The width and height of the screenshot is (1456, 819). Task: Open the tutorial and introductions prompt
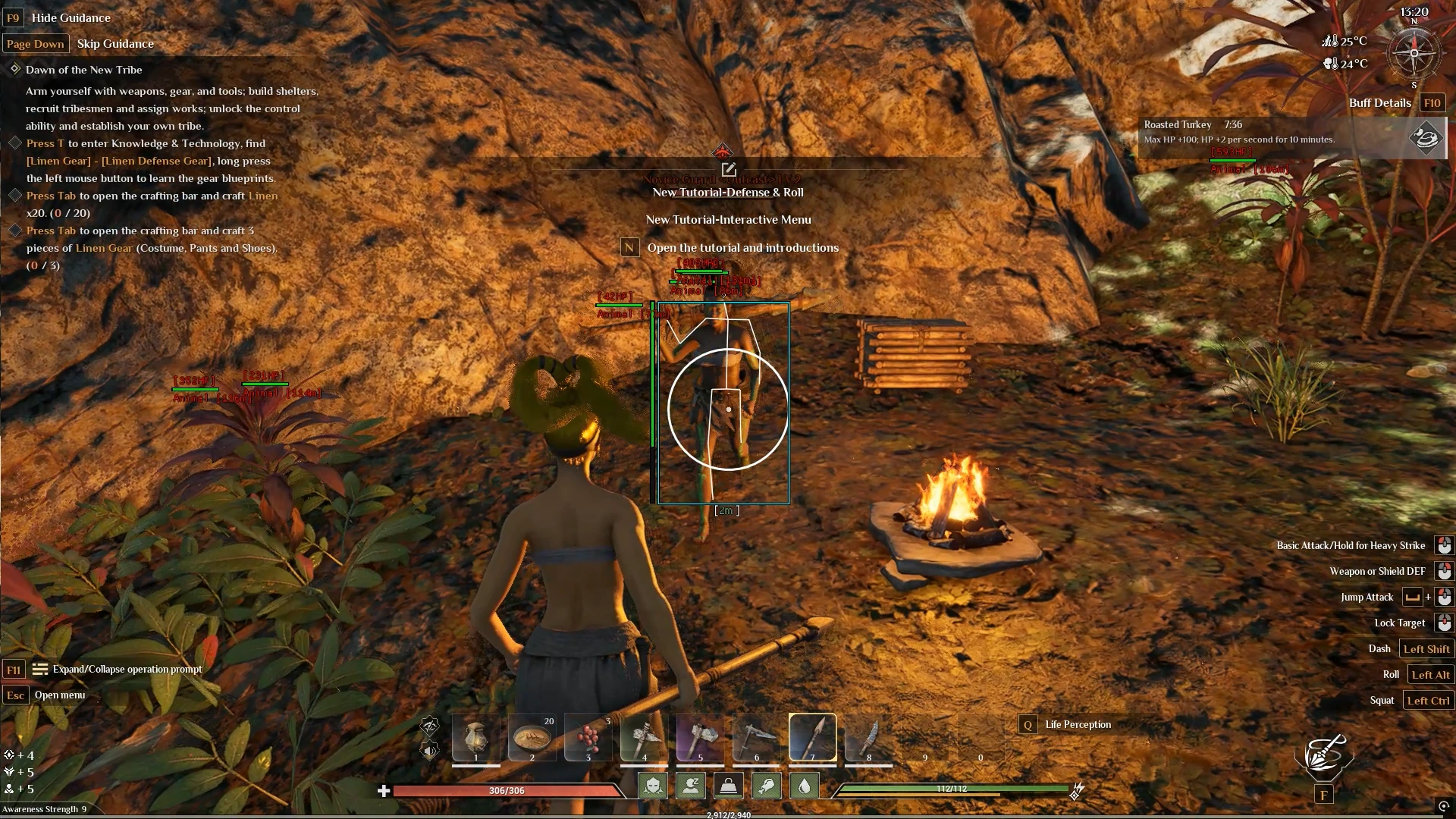(x=629, y=247)
